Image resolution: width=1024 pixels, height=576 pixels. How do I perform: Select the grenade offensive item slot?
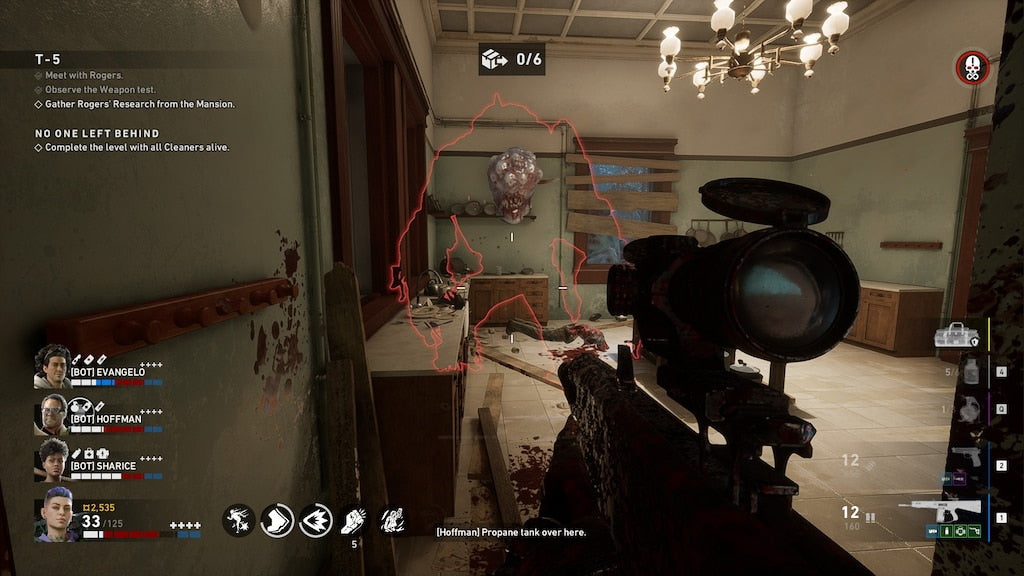pyautogui.click(x=967, y=409)
